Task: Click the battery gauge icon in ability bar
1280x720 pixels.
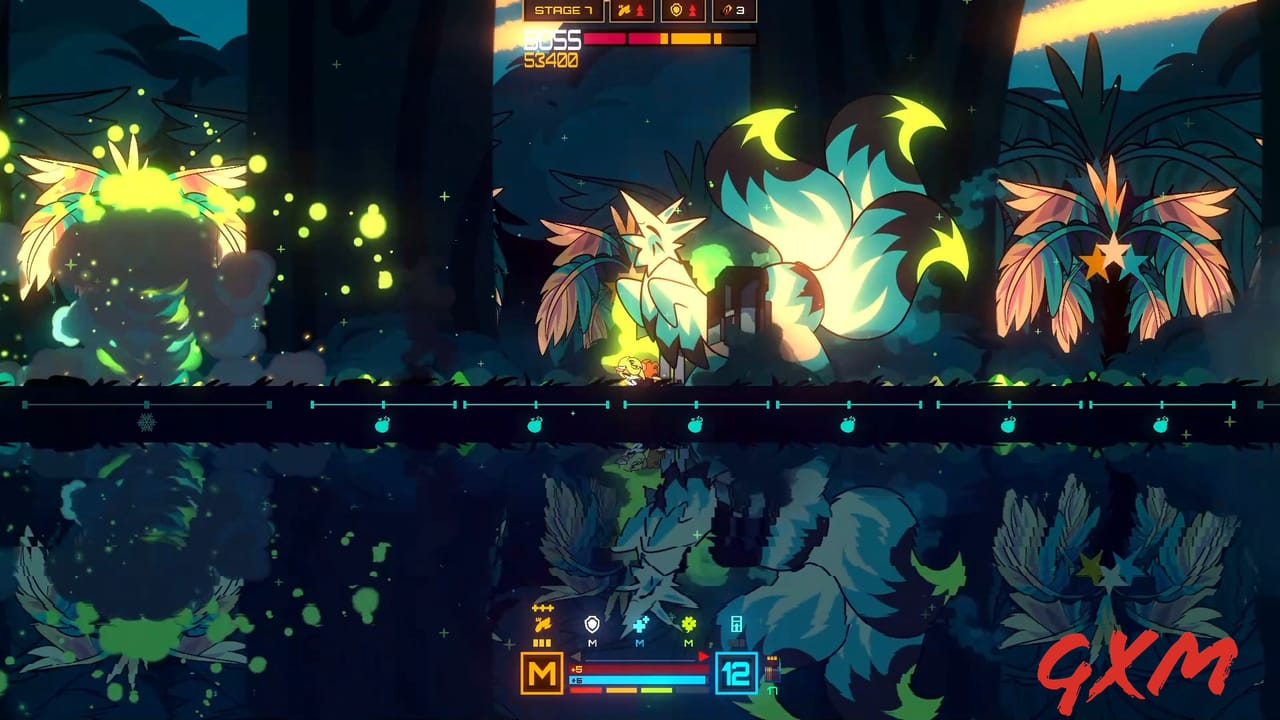Action: pyautogui.click(x=737, y=624)
